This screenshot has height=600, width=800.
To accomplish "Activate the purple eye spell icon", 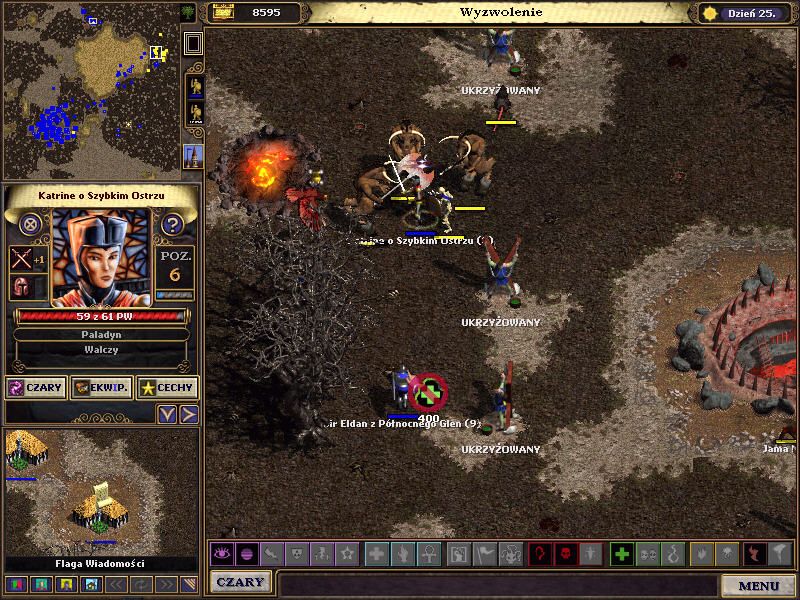I will [x=221, y=553].
